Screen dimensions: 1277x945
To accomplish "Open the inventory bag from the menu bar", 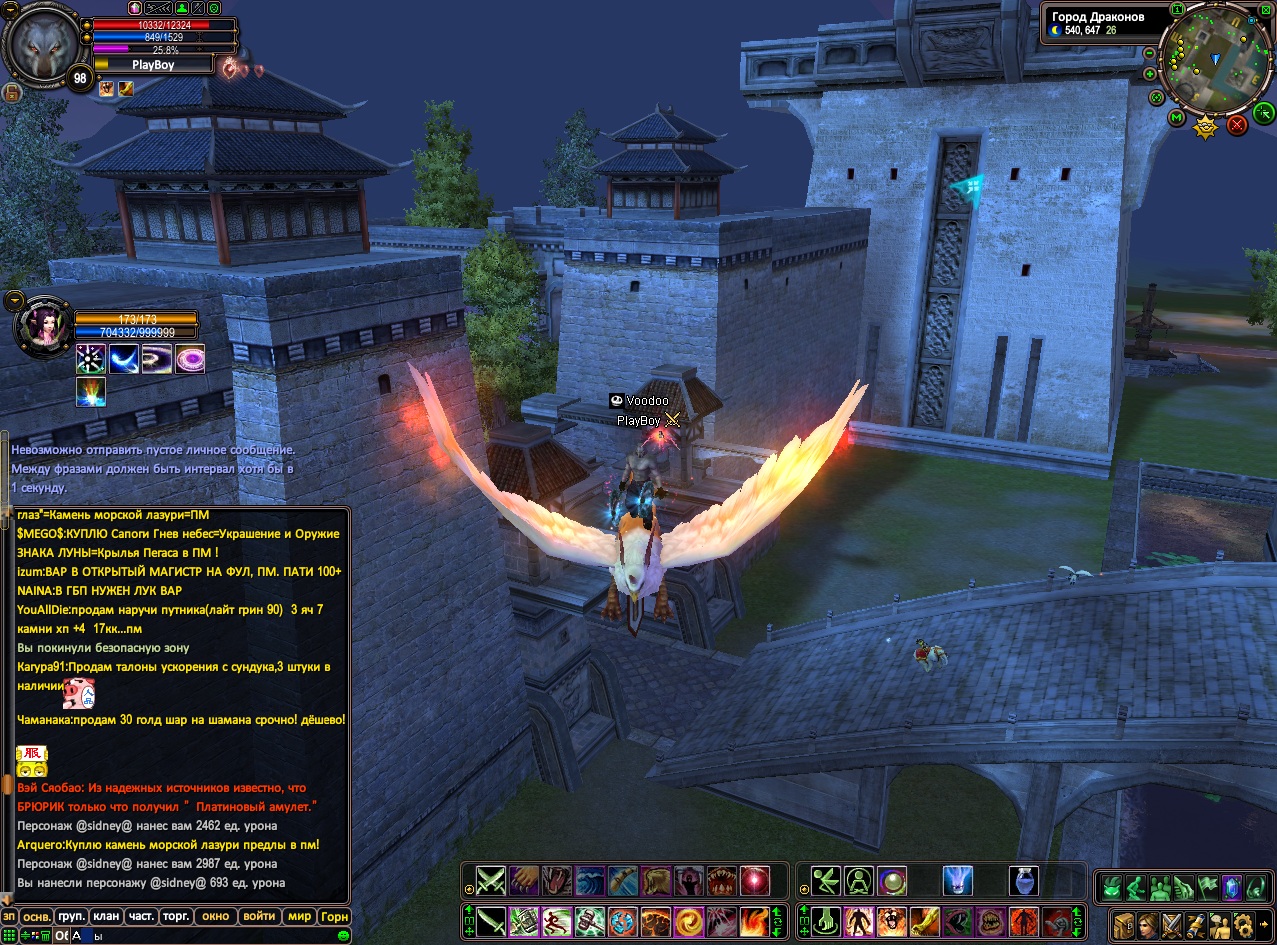I will click(x=1125, y=923).
